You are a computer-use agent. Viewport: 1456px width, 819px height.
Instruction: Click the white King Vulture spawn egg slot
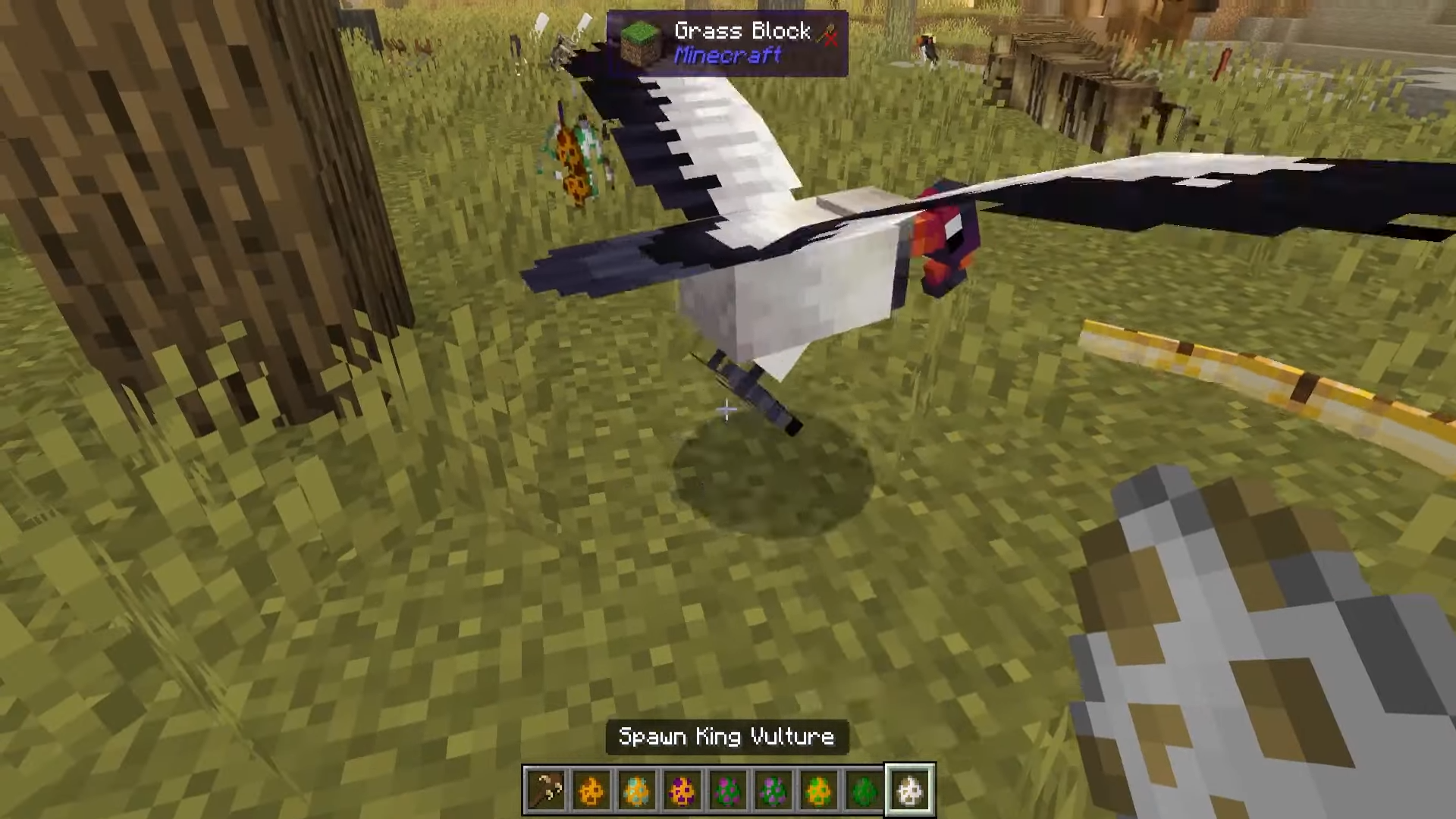tap(910, 790)
